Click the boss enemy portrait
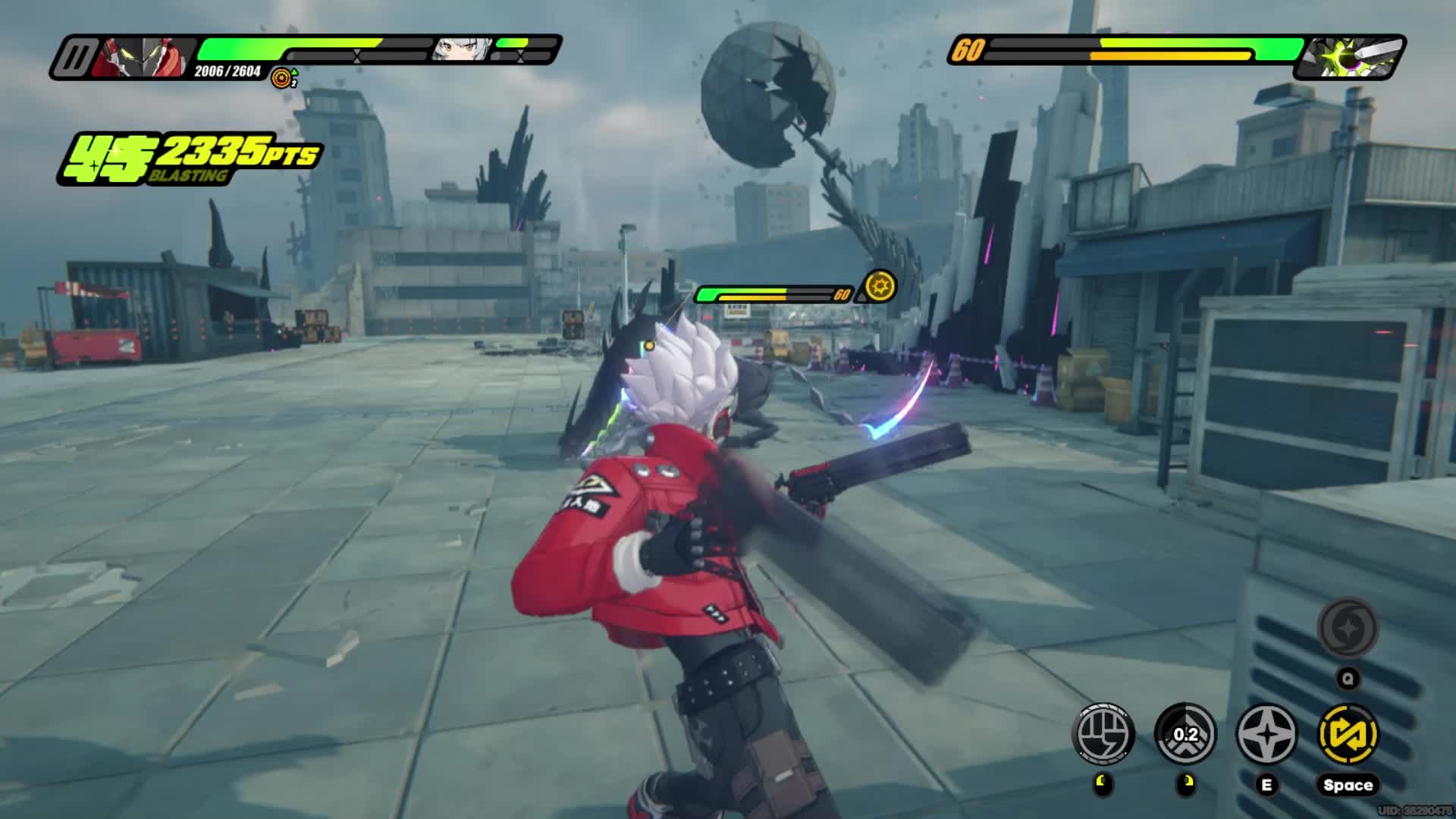This screenshot has height=819, width=1456. click(x=1350, y=57)
